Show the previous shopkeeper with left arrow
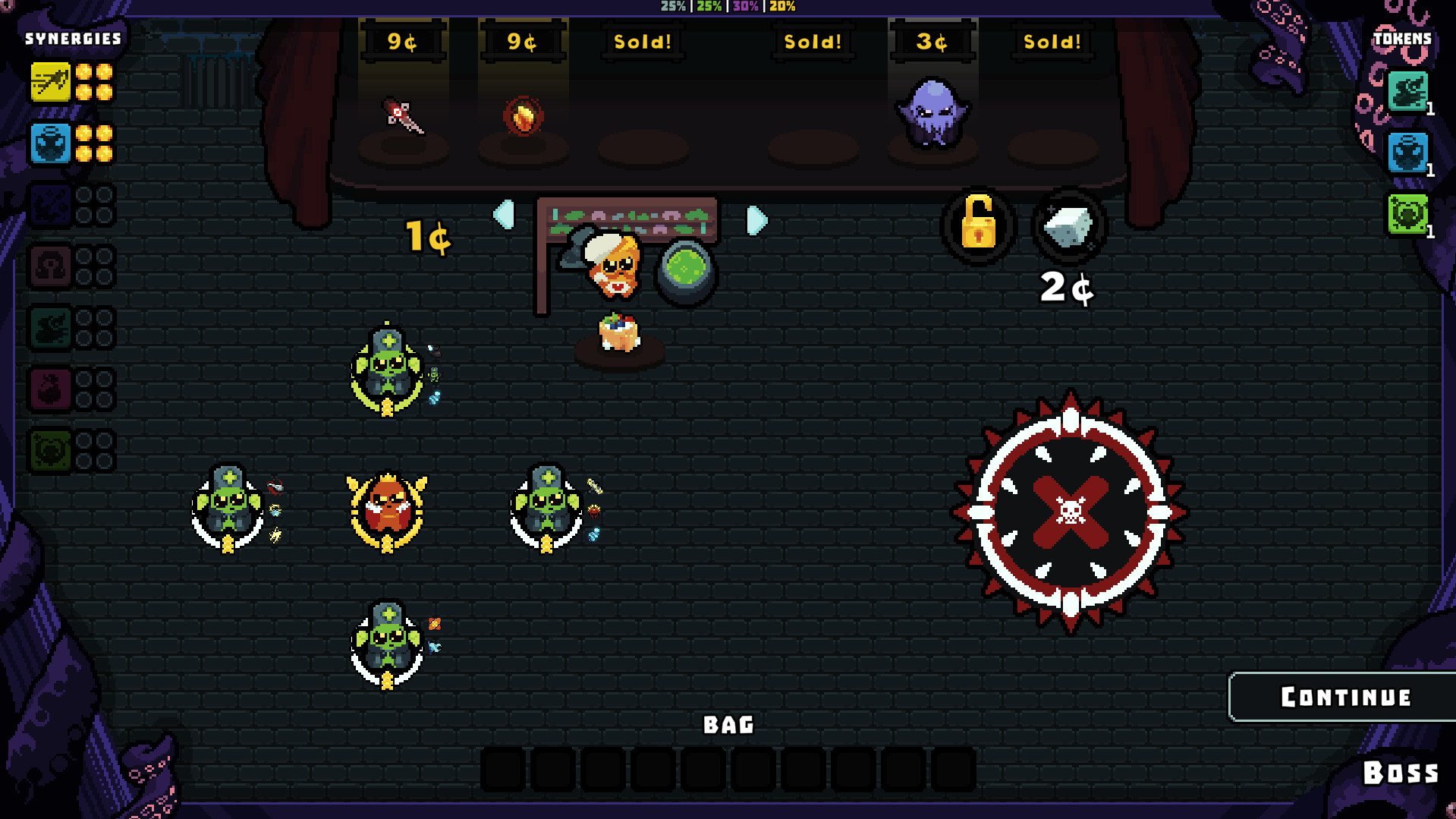 click(x=505, y=216)
